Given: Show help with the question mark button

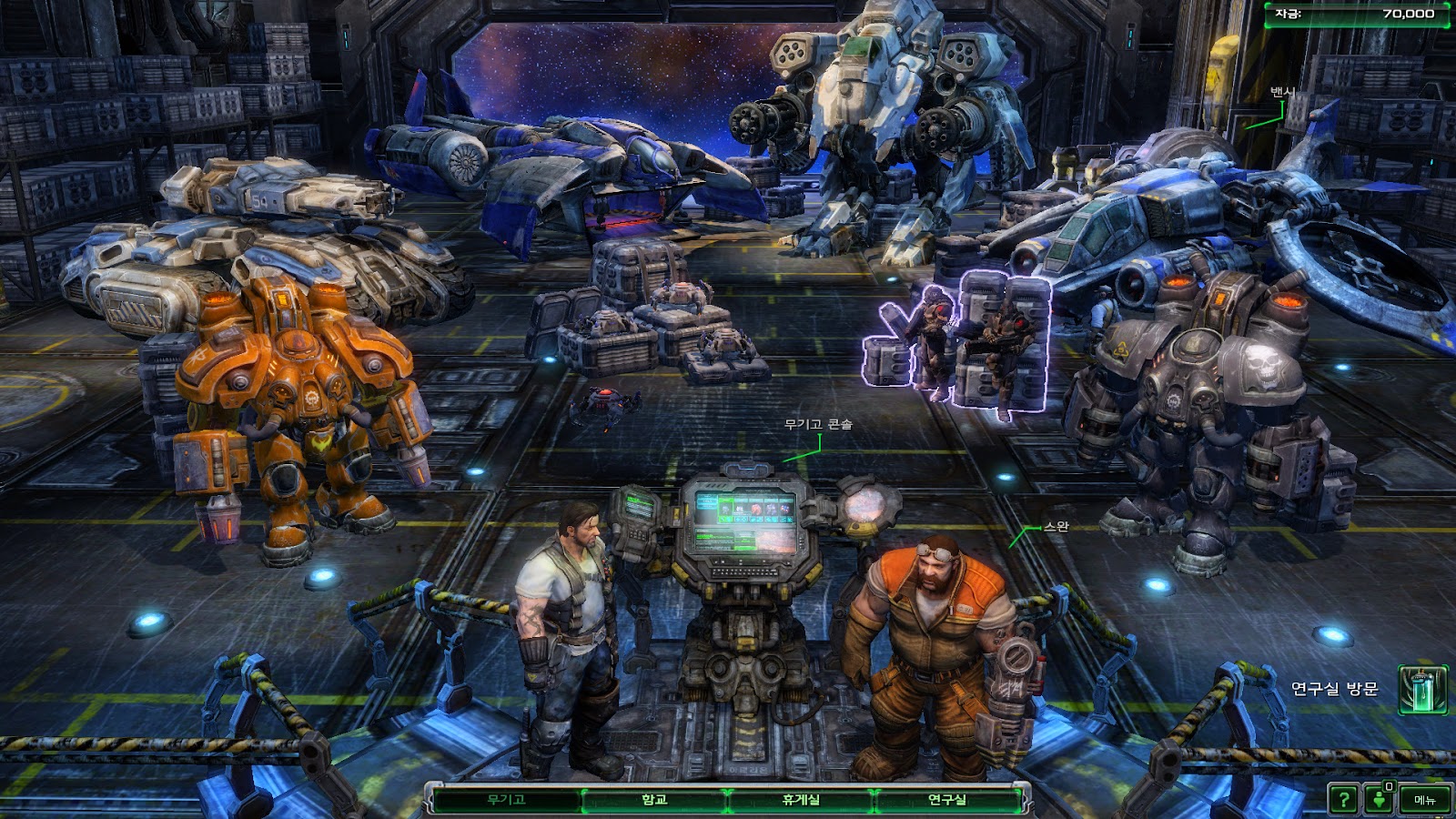Looking at the screenshot, I should 1343,800.
